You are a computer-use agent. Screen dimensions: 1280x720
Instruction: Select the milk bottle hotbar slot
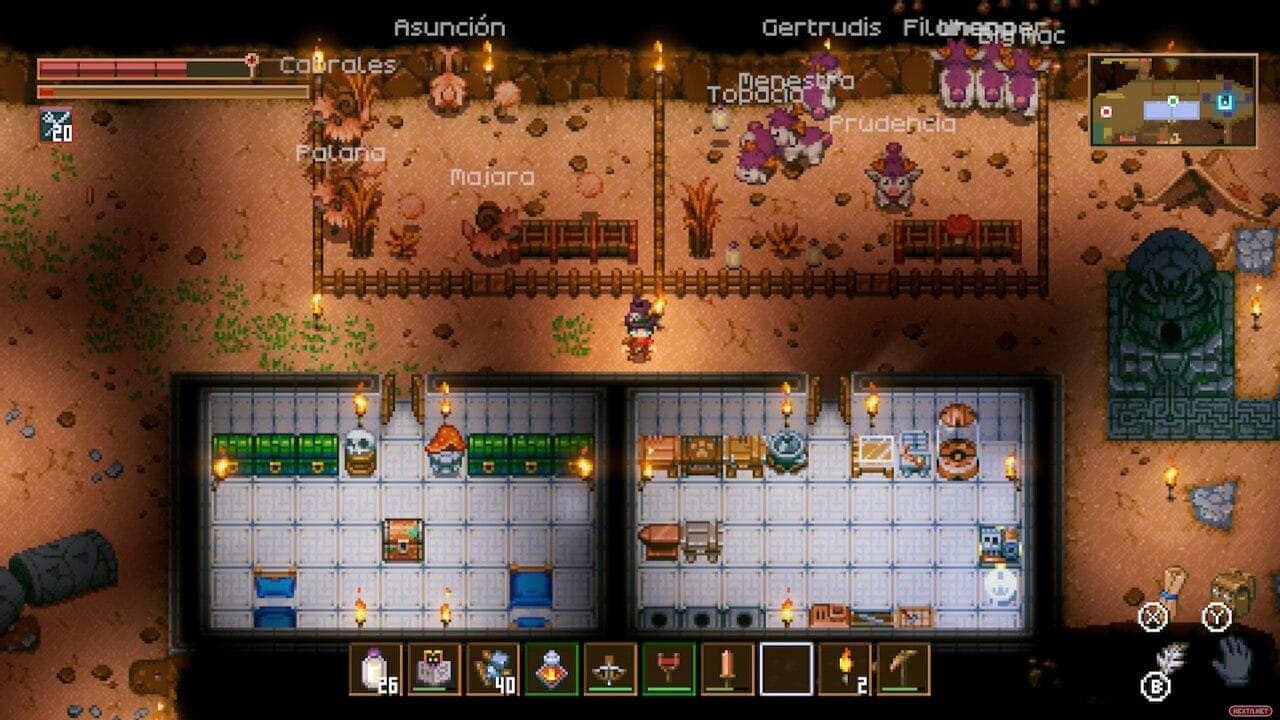tap(375, 668)
